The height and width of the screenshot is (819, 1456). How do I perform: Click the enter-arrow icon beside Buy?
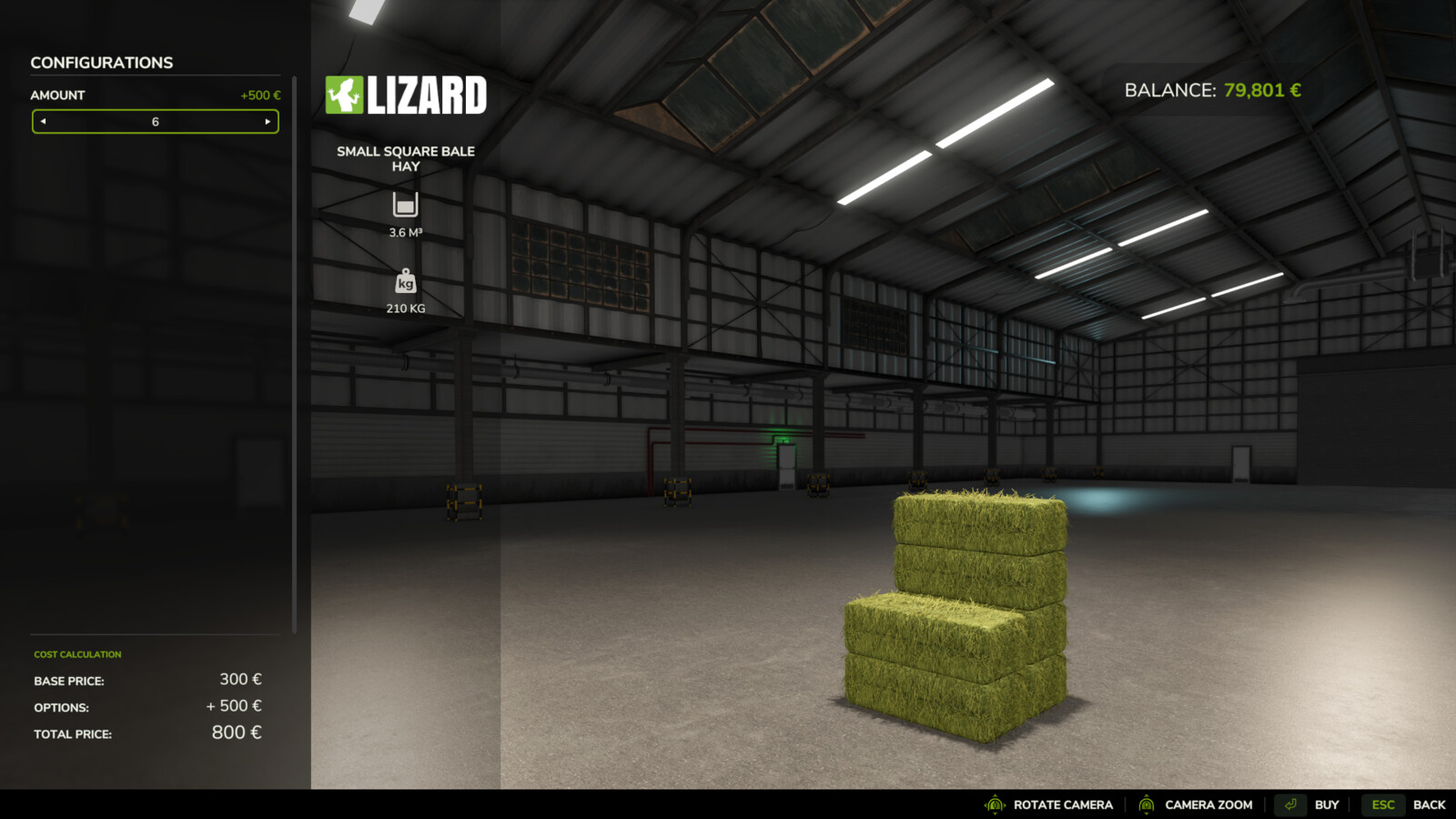[x=1290, y=804]
